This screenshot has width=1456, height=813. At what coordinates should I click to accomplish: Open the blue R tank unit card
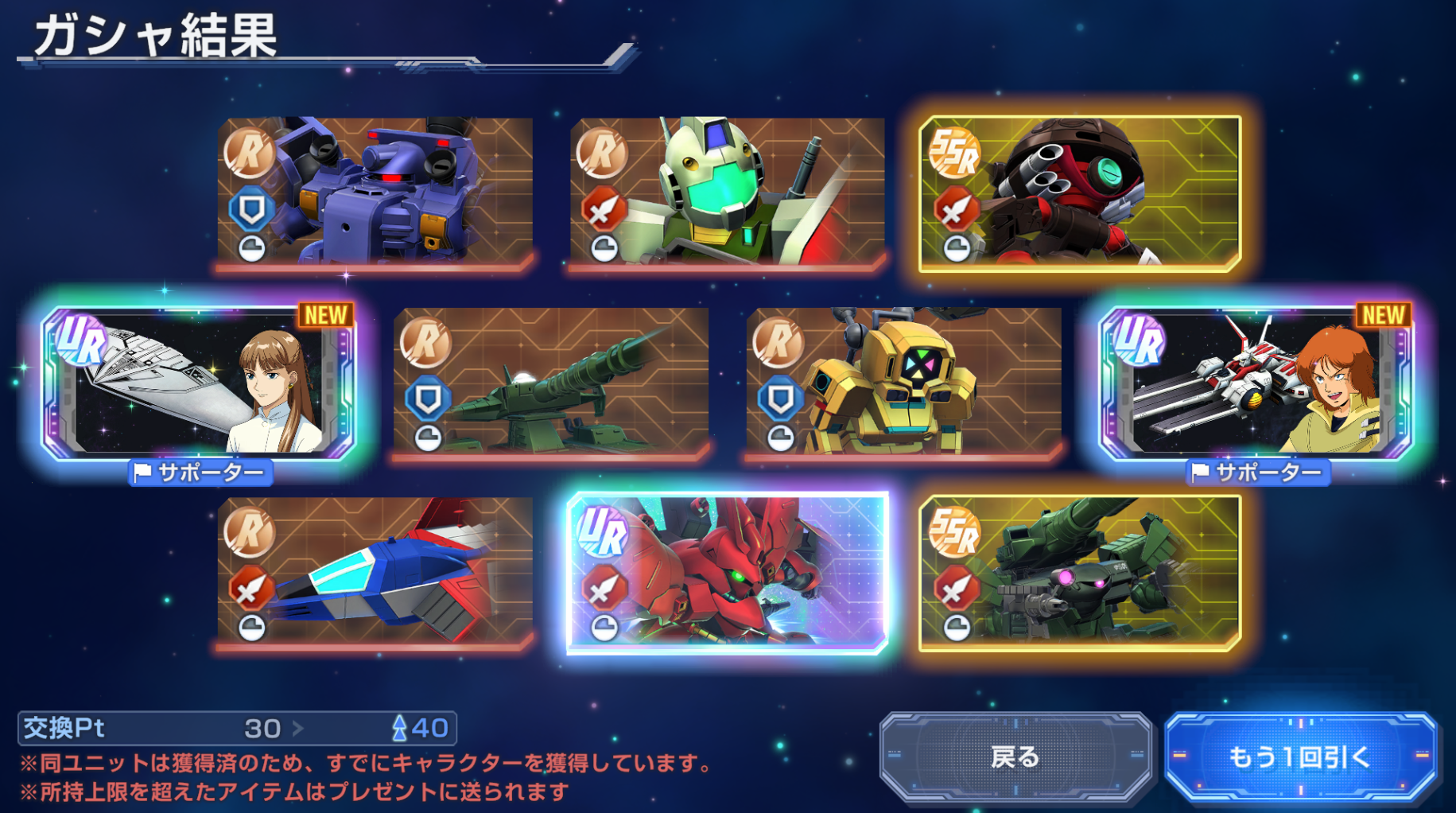(x=375, y=192)
